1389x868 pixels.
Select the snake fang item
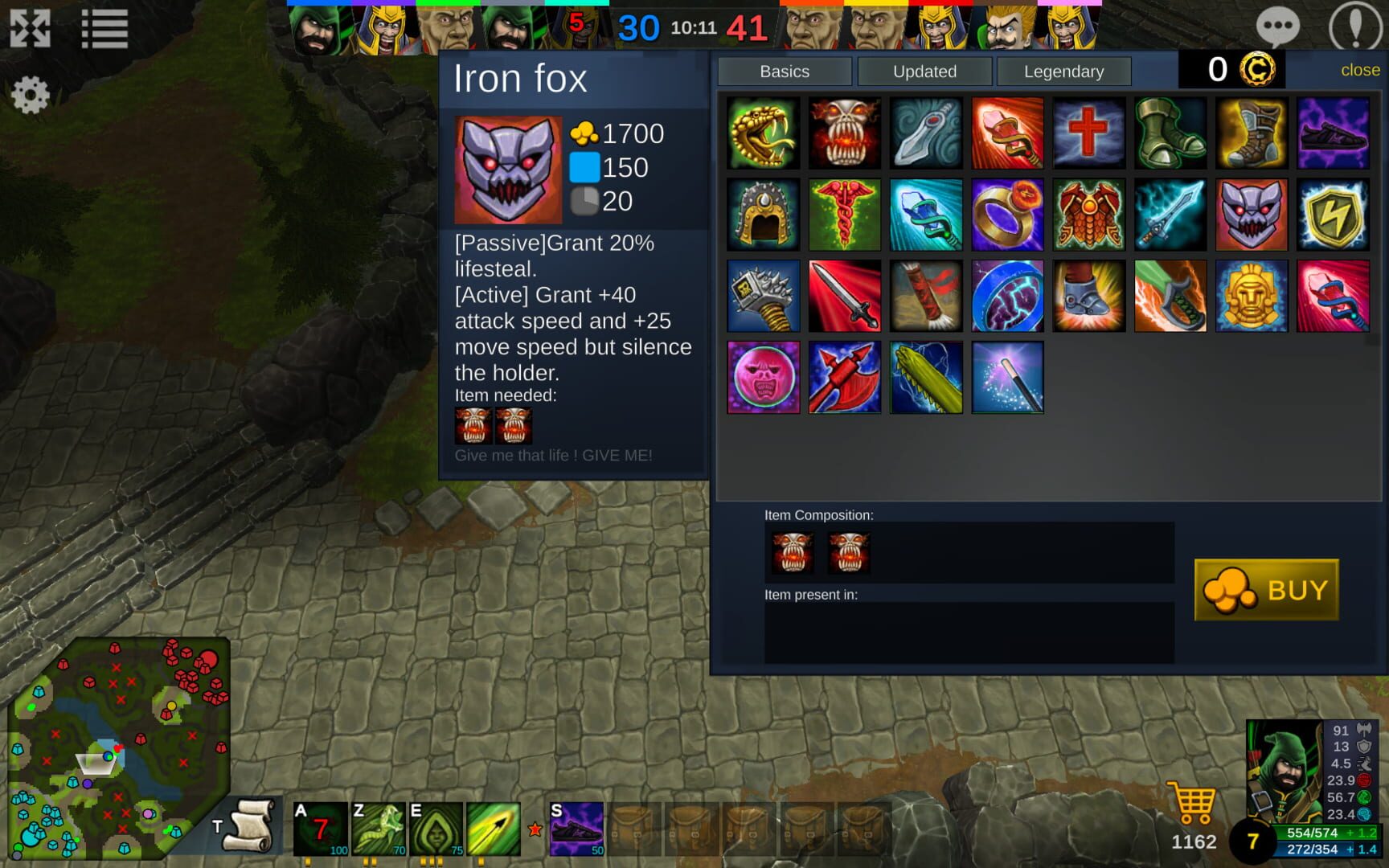(x=763, y=133)
